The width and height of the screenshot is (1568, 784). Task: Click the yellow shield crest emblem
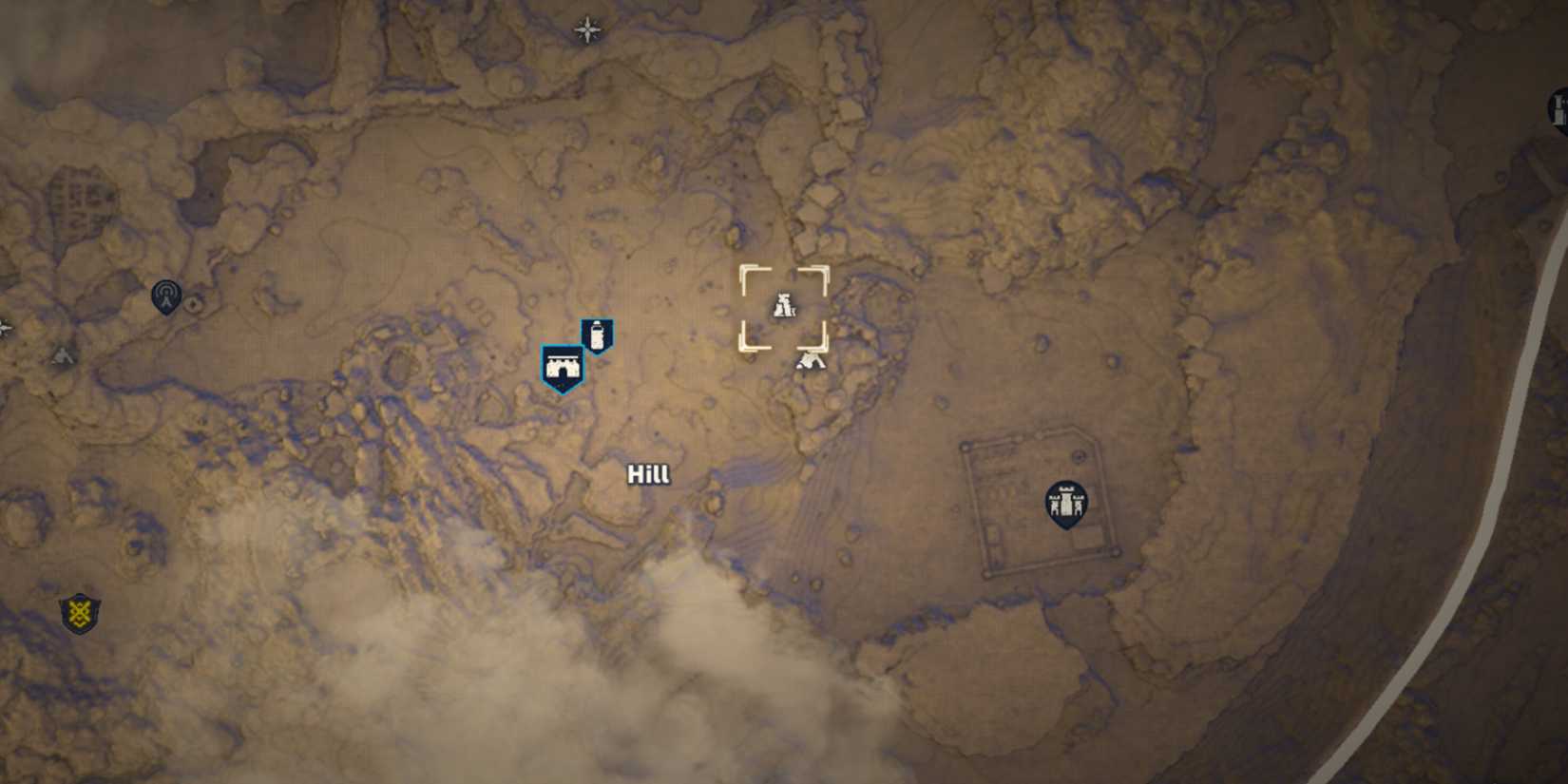(81, 613)
